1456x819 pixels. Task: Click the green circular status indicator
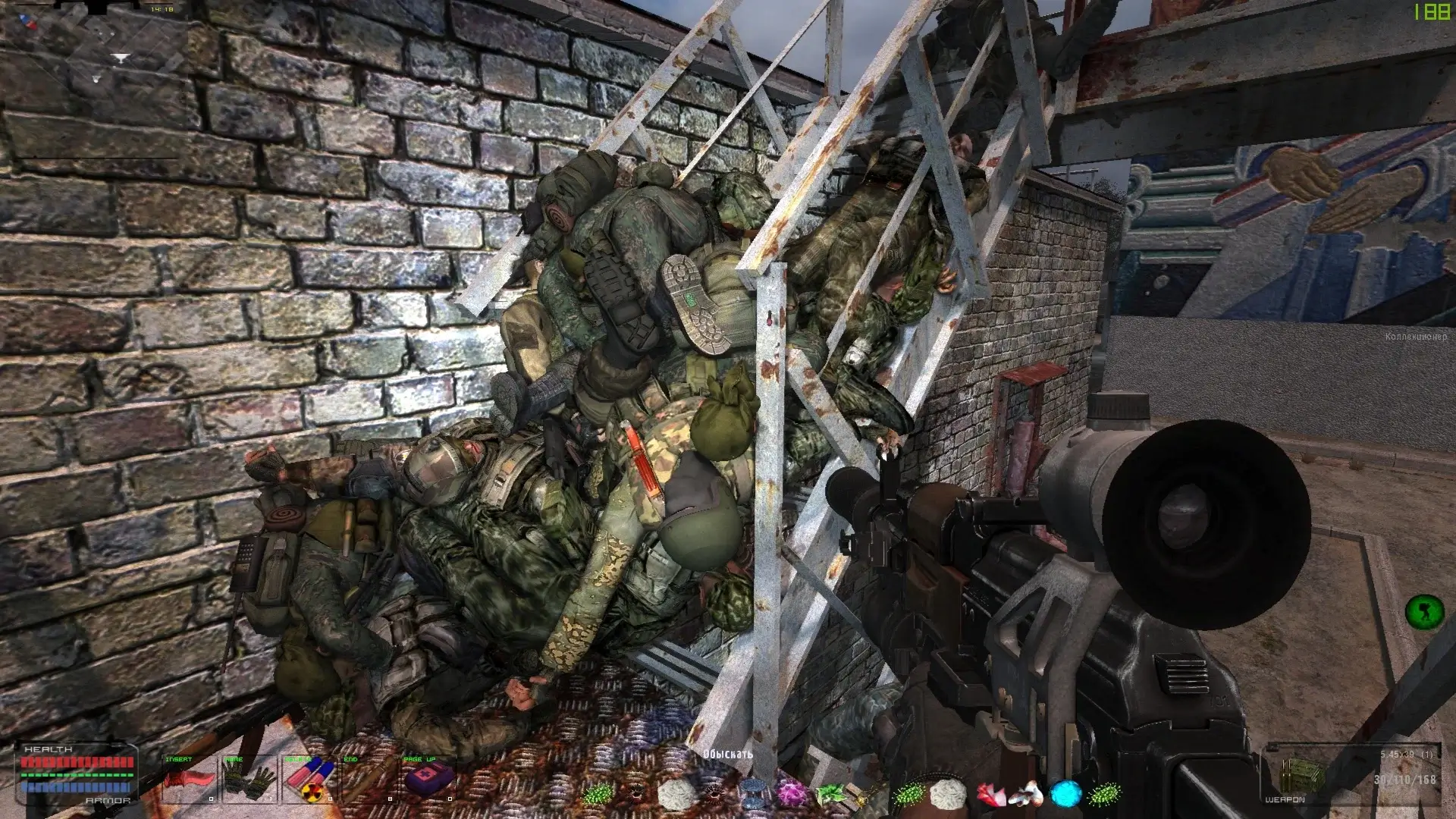(x=1424, y=611)
